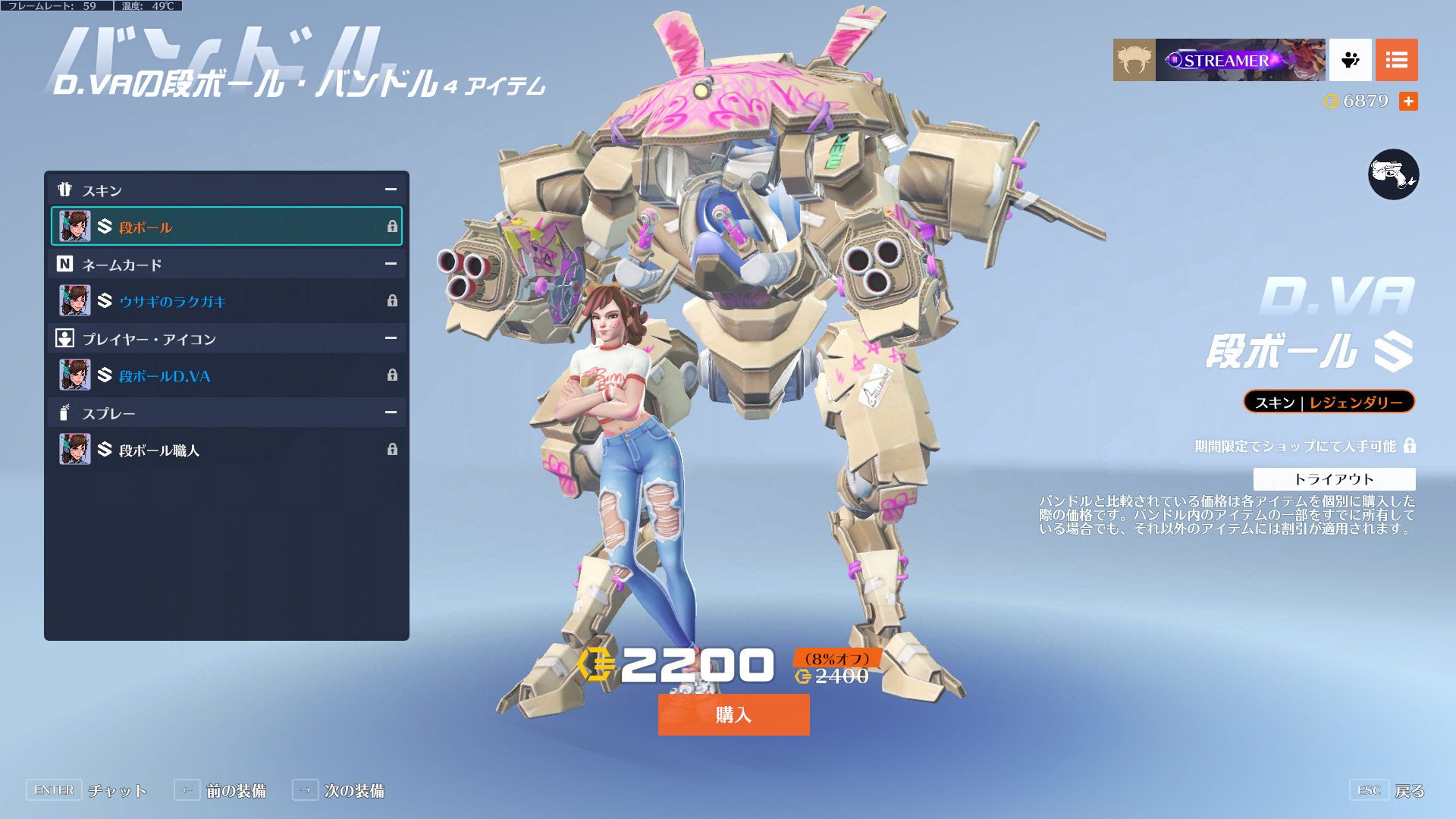Open the トライアウト try-out button
The height and width of the screenshot is (819, 1456).
[1334, 479]
